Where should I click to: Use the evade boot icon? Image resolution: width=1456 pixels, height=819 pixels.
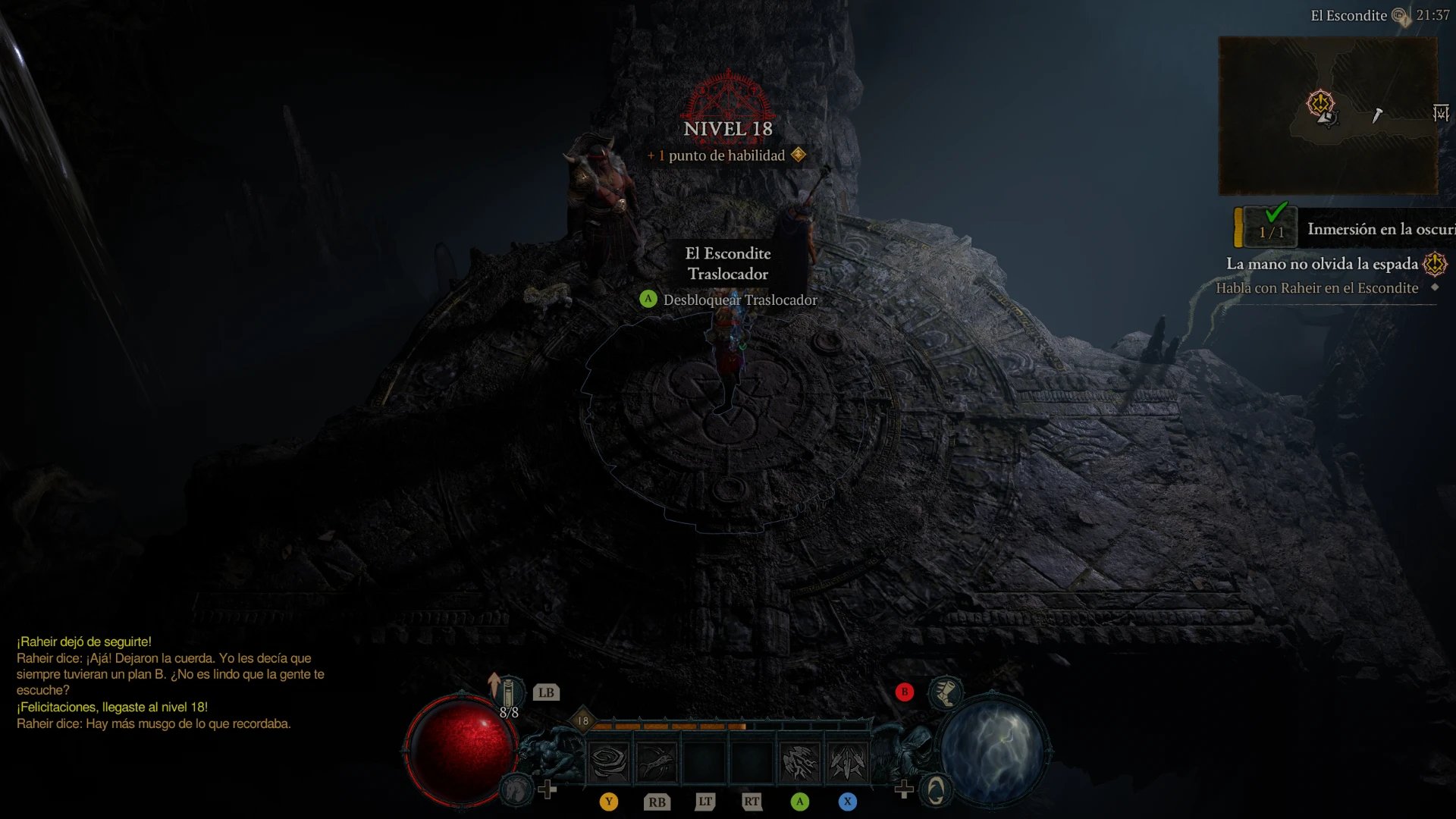point(945,692)
